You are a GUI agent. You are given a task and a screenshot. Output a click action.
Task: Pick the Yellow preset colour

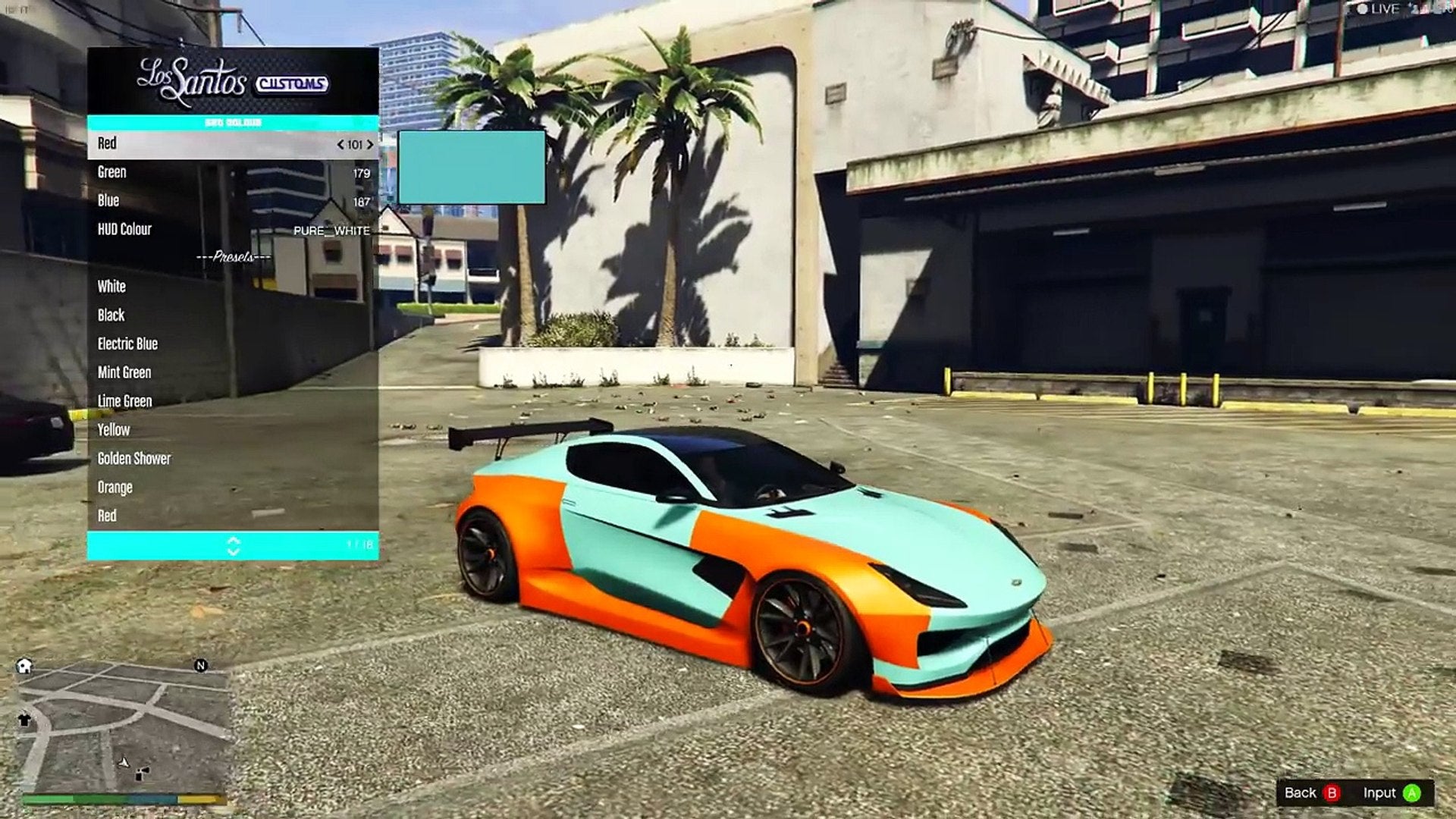(232, 430)
